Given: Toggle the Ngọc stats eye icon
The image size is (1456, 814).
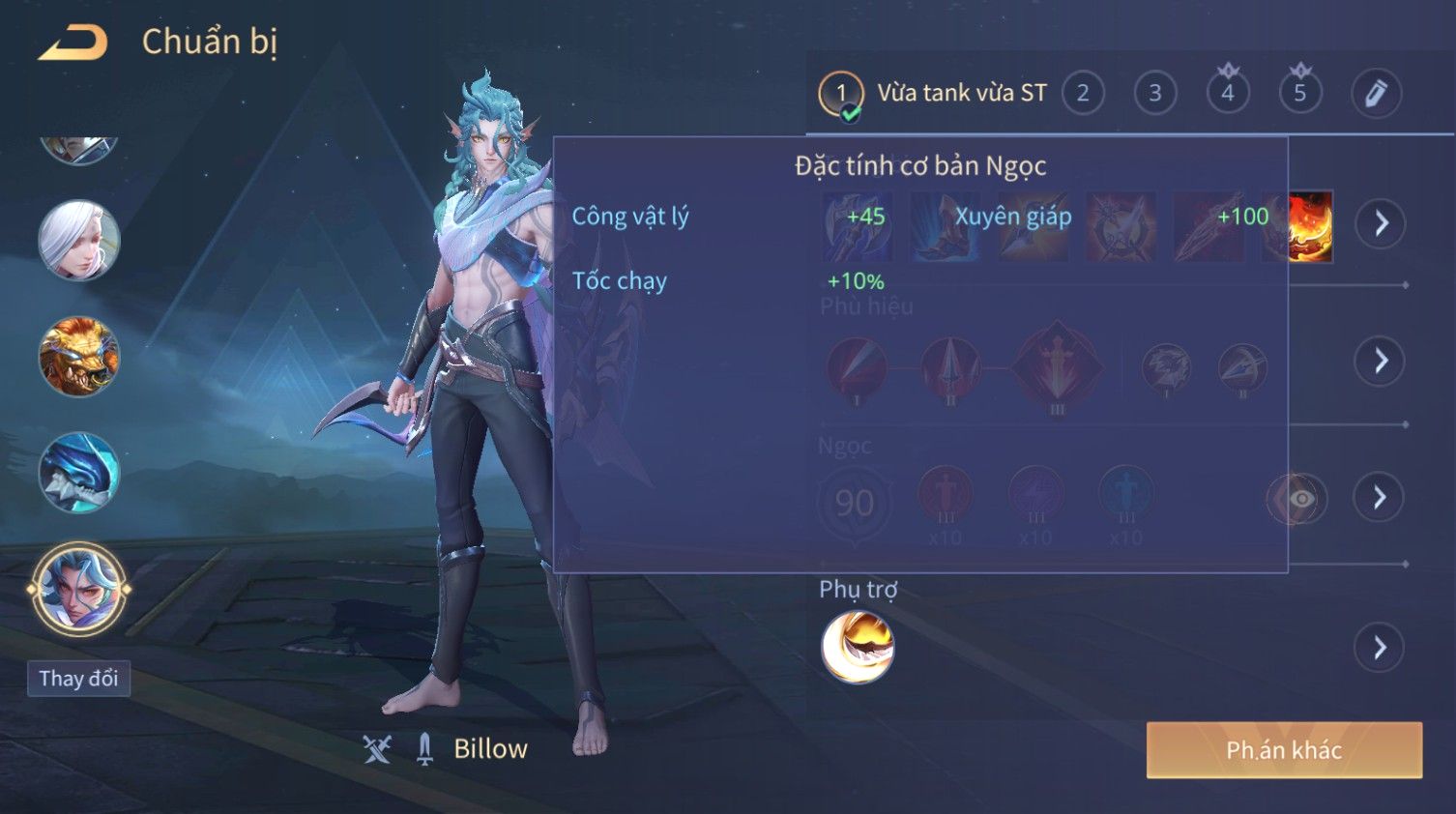Looking at the screenshot, I should (x=1300, y=498).
